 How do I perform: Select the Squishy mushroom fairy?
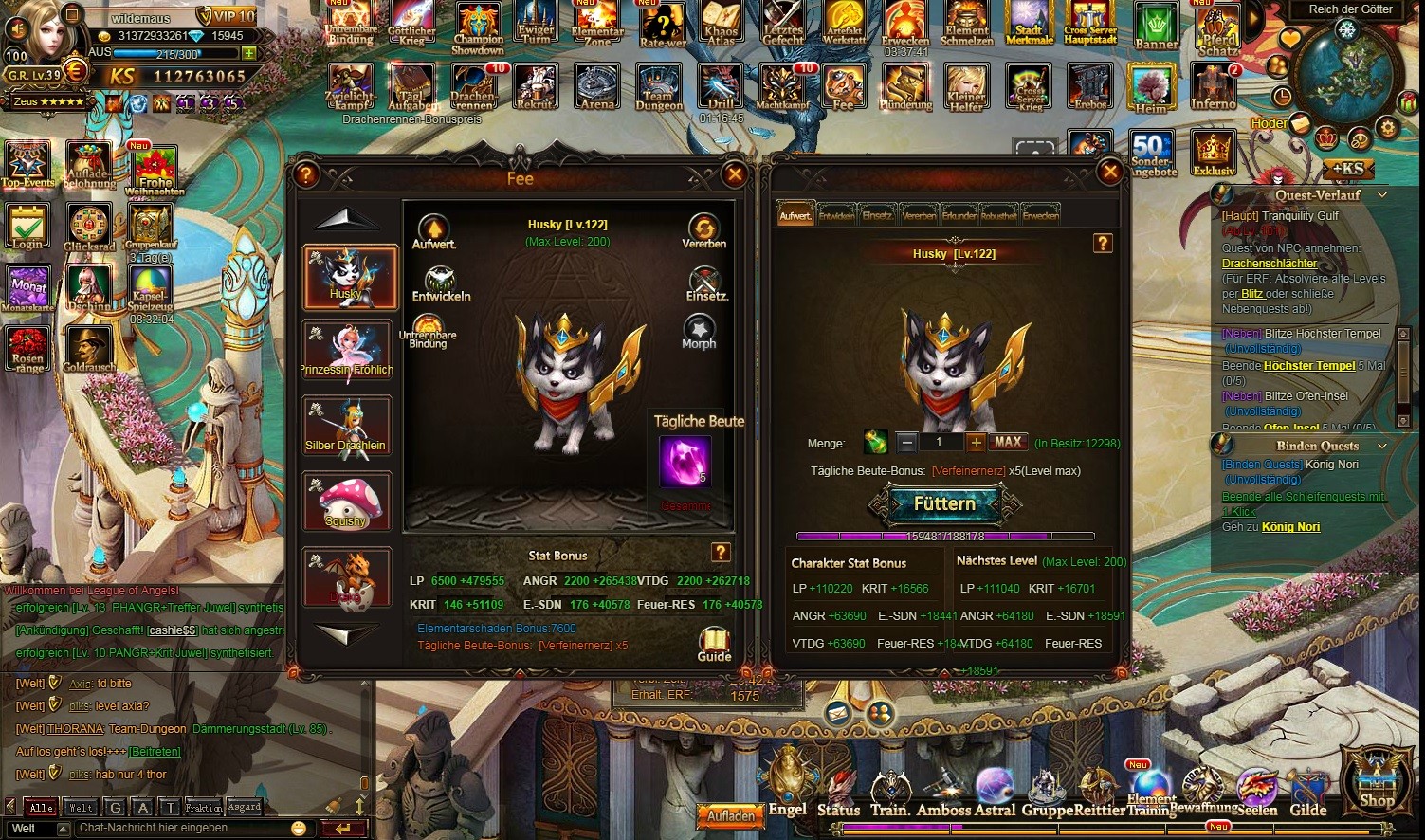coord(347,502)
